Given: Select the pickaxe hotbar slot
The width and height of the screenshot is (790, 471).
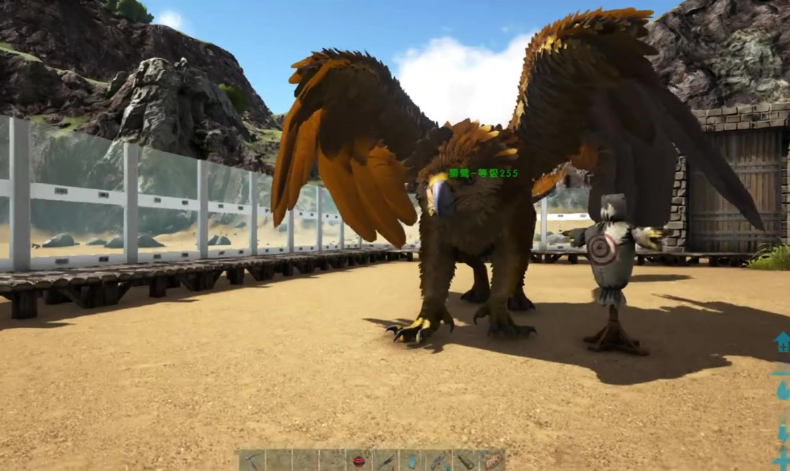Looking at the screenshot, I should point(252,461).
